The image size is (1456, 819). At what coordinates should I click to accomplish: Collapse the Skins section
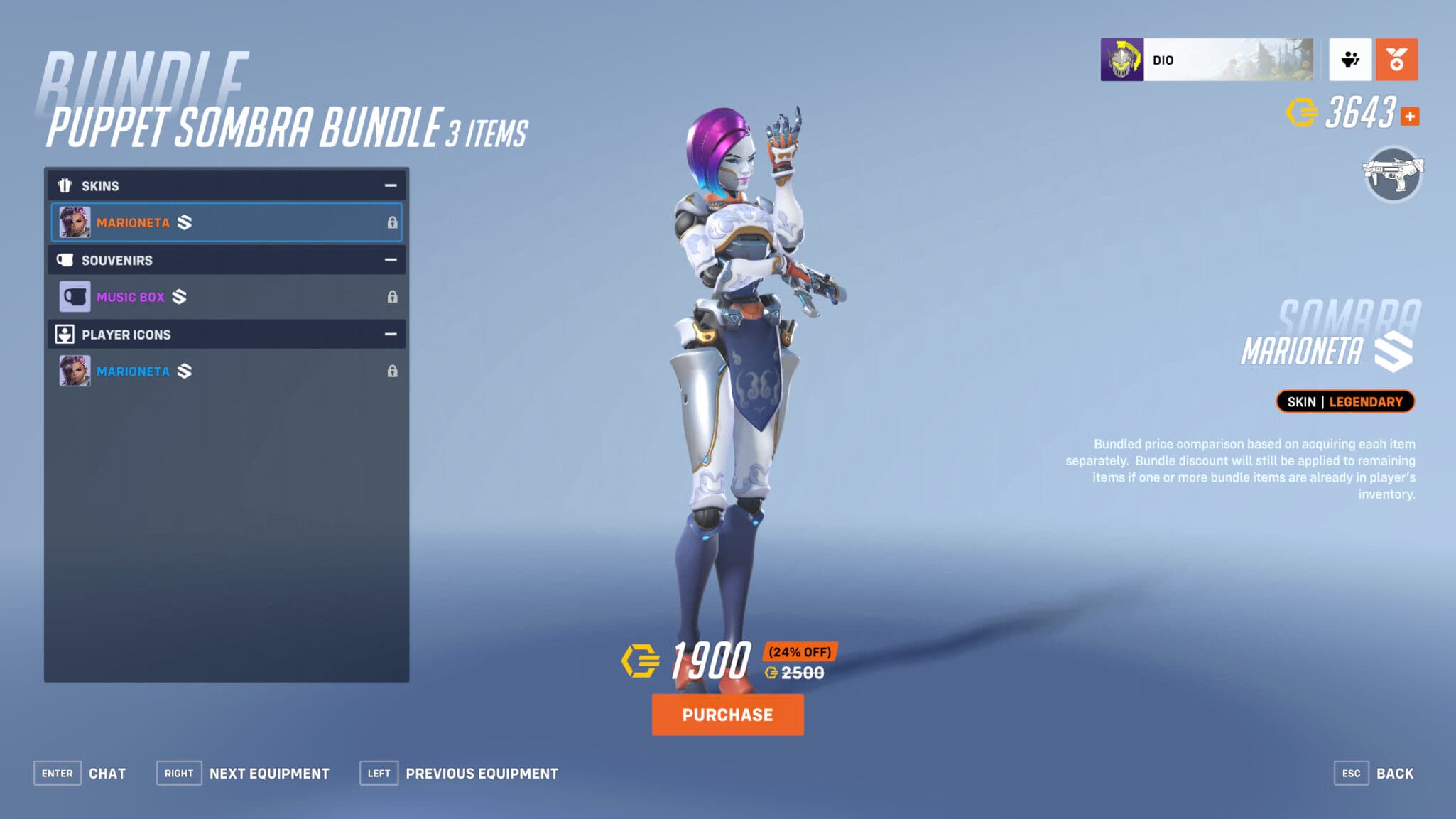pyautogui.click(x=390, y=185)
